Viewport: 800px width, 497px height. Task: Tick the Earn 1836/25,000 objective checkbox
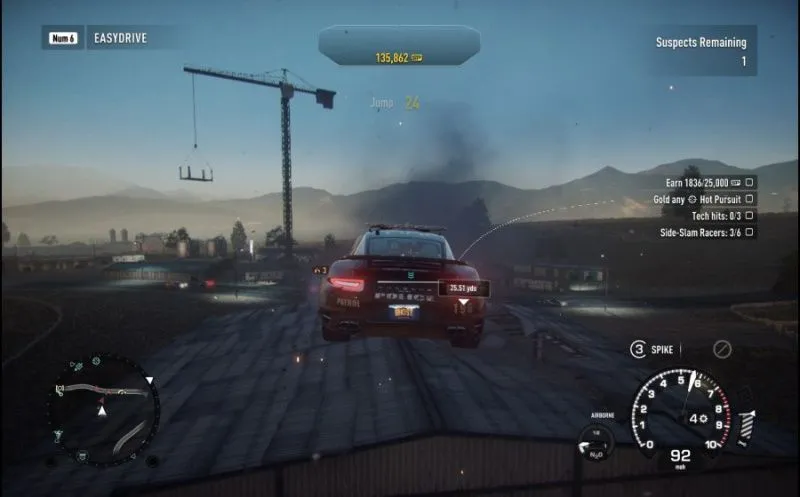(750, 183)
